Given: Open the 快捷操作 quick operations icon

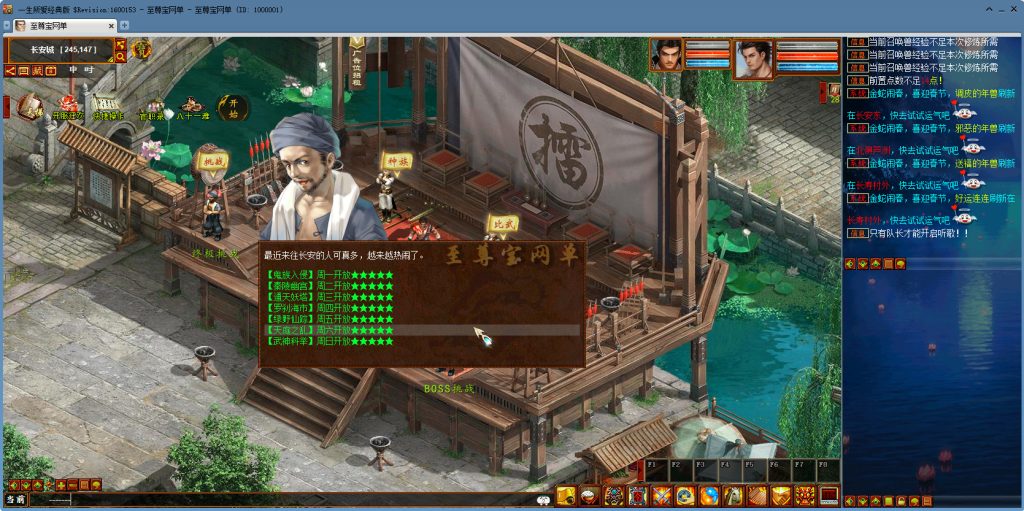Looking at the screenshot, I should (108, 105).
